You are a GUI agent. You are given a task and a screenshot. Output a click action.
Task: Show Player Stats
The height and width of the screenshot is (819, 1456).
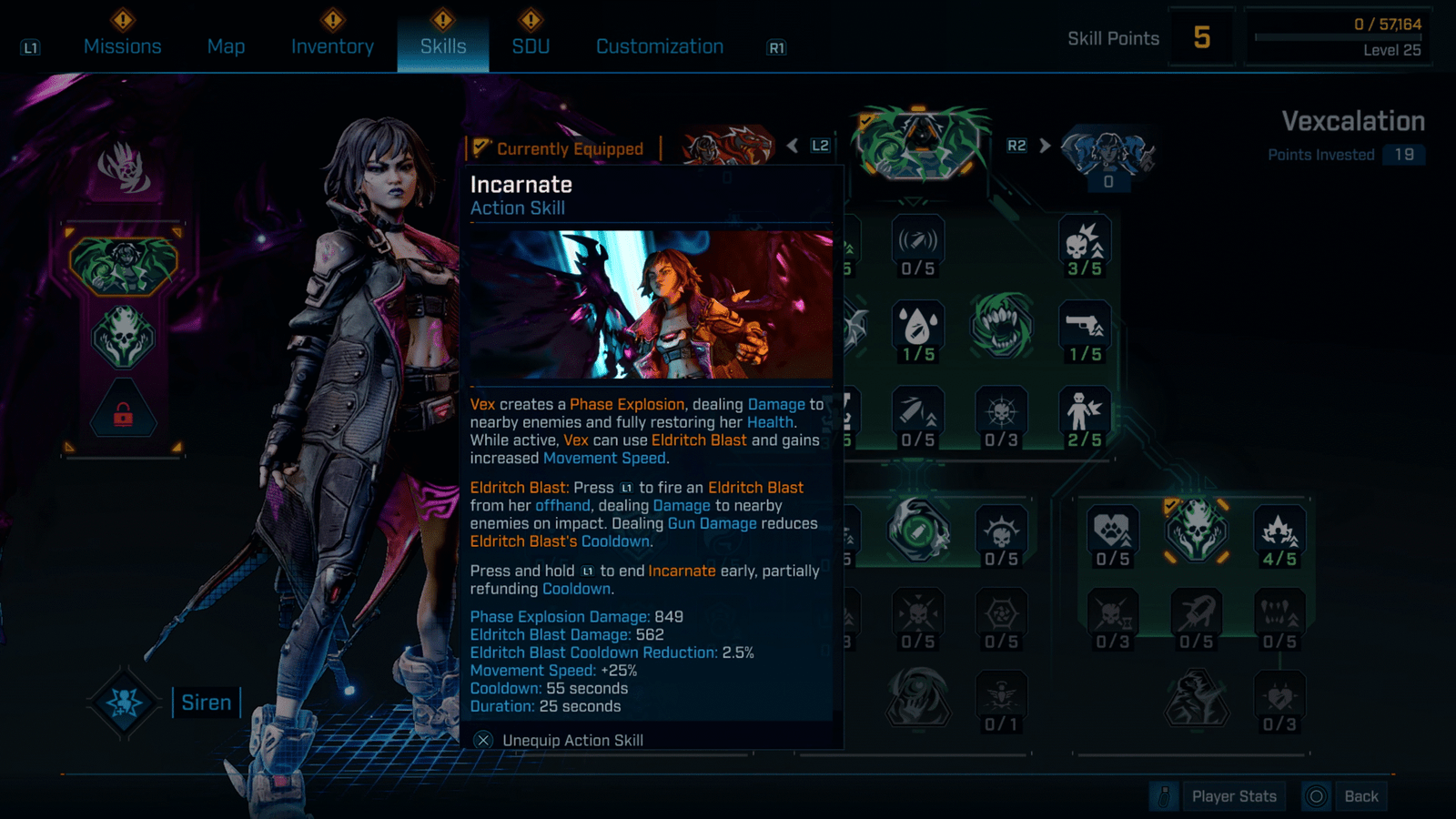pos(1233,796)
